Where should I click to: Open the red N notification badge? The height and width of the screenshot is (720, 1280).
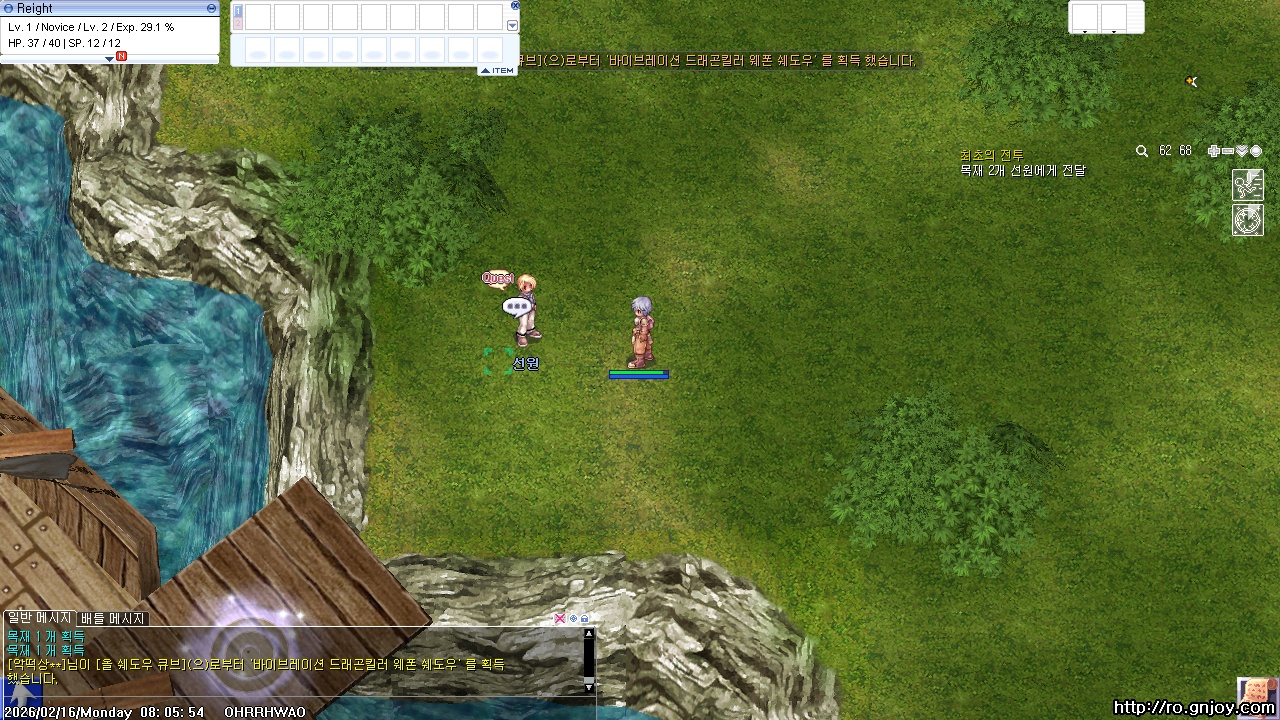pyautogui.click(x=121, y=56)
